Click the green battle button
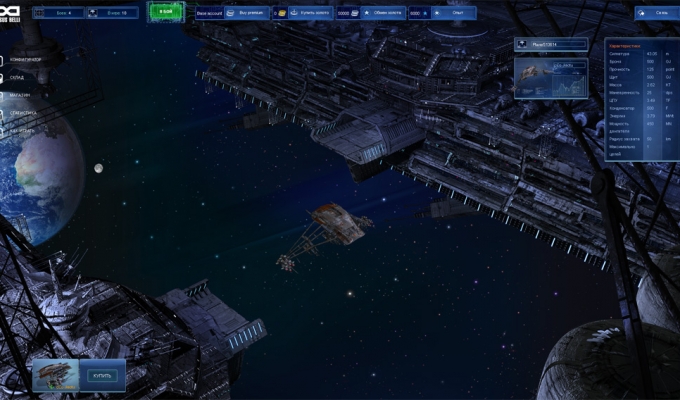 [x=165, y=13]
